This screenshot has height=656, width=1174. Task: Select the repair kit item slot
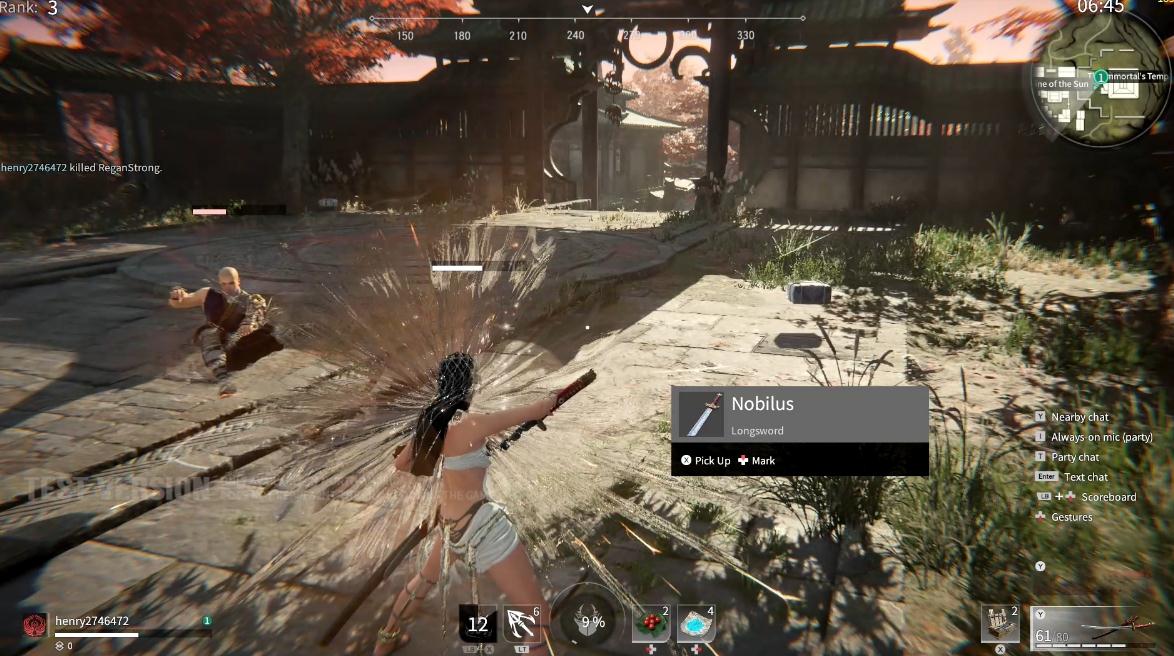click(x=1000, y=624)
